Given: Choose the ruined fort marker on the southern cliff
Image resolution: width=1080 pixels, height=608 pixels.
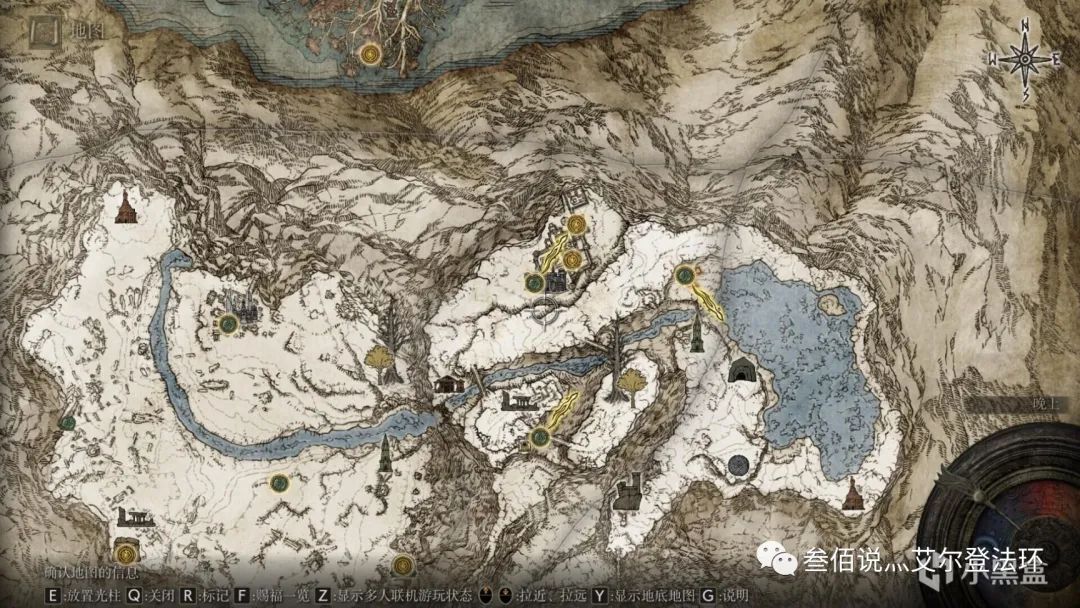Looking at the screenshot, I should 629,492.
